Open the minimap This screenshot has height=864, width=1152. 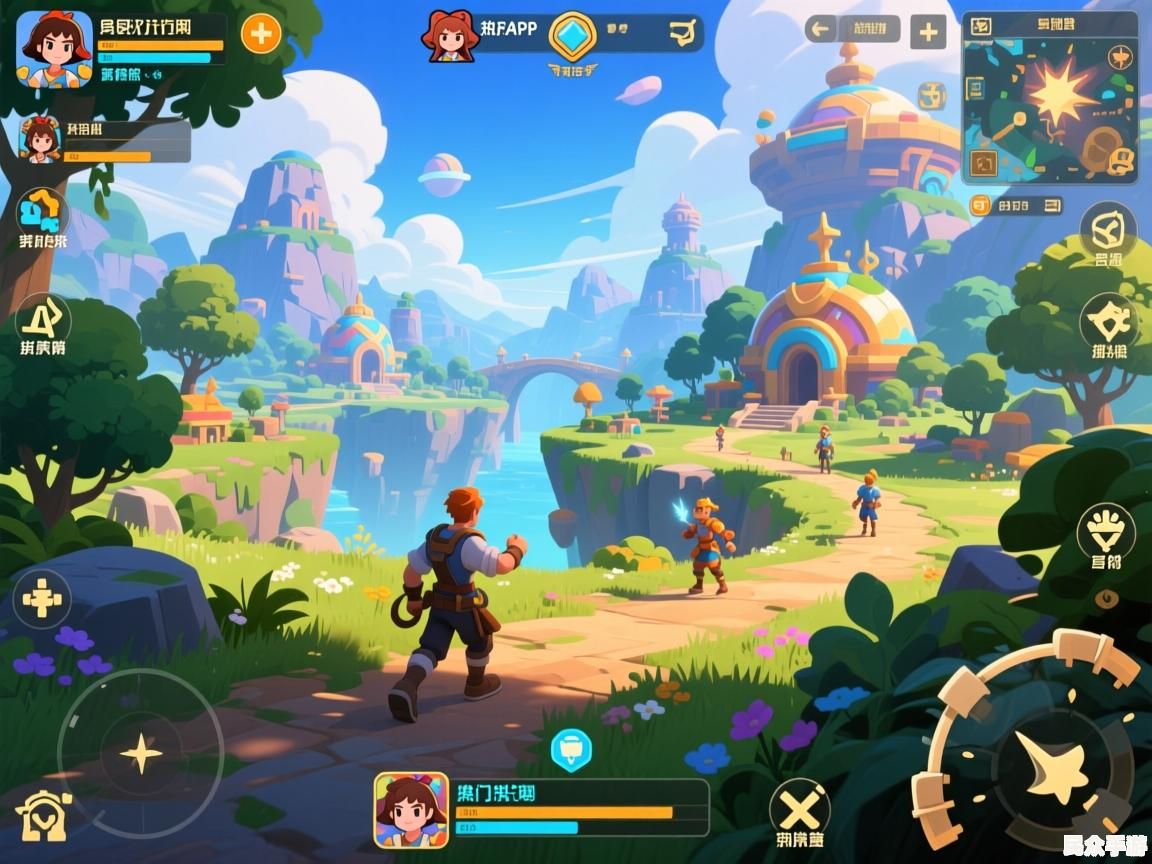coord(1049,98)
